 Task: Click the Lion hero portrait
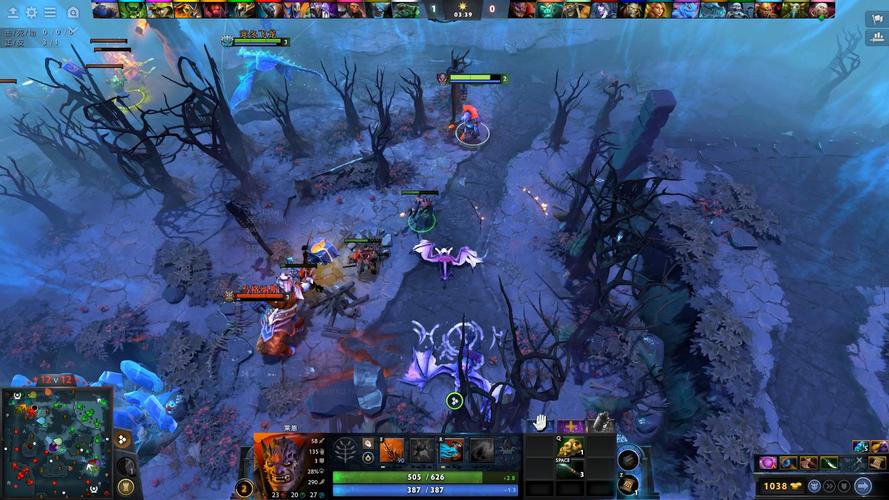[281, 463]
